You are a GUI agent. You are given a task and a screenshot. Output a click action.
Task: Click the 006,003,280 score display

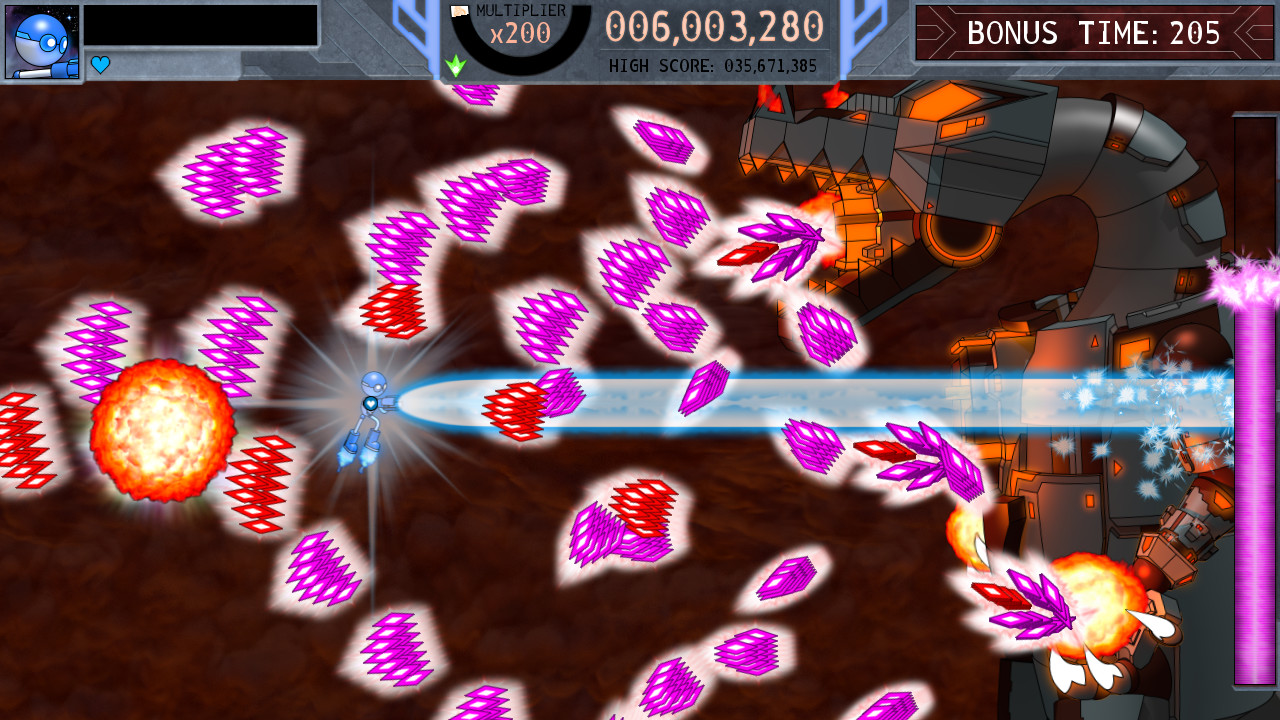pos(712,28)
